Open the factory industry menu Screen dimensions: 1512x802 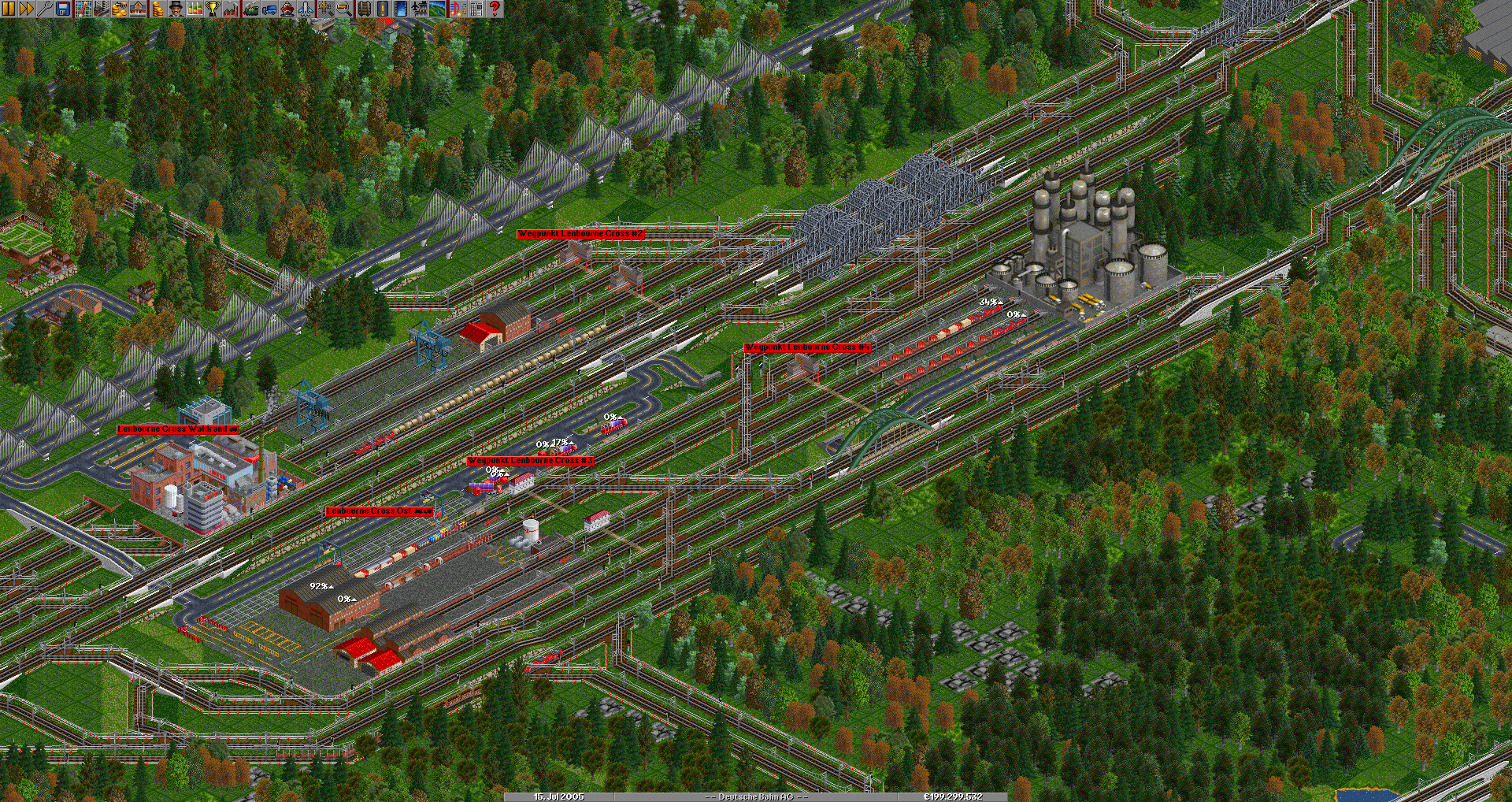pyautogui.click(x=231, y=9)
